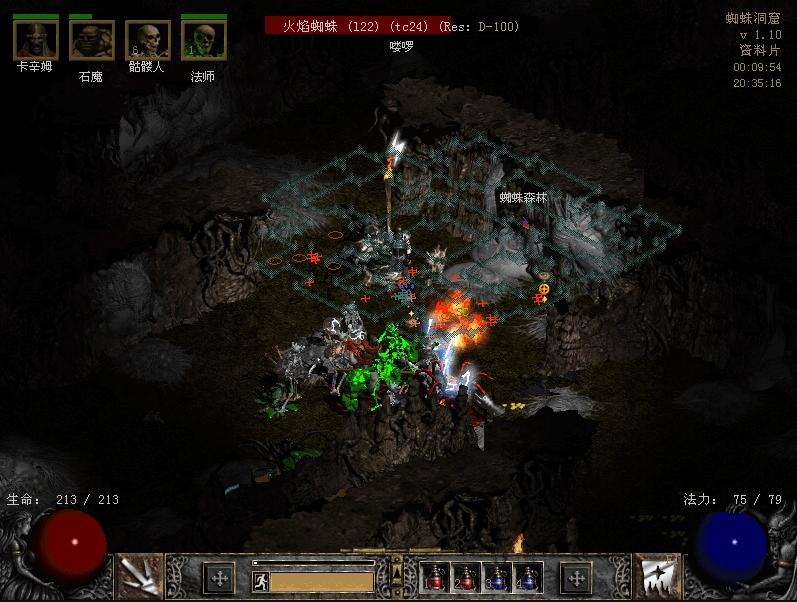Toggle the run/walk button

[260, 581]
